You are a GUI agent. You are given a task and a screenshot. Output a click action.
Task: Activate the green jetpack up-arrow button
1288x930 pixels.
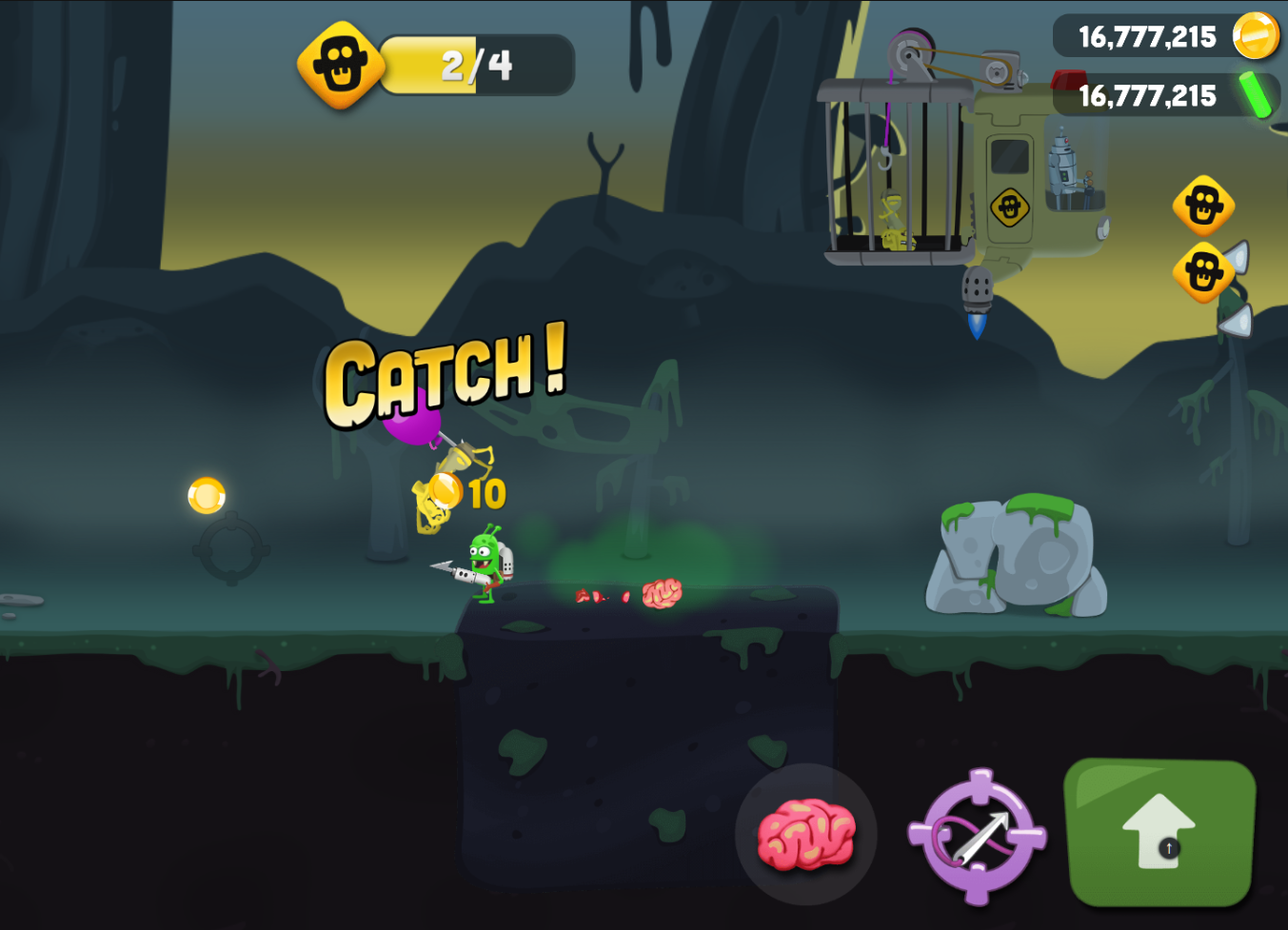[1159, 833]
